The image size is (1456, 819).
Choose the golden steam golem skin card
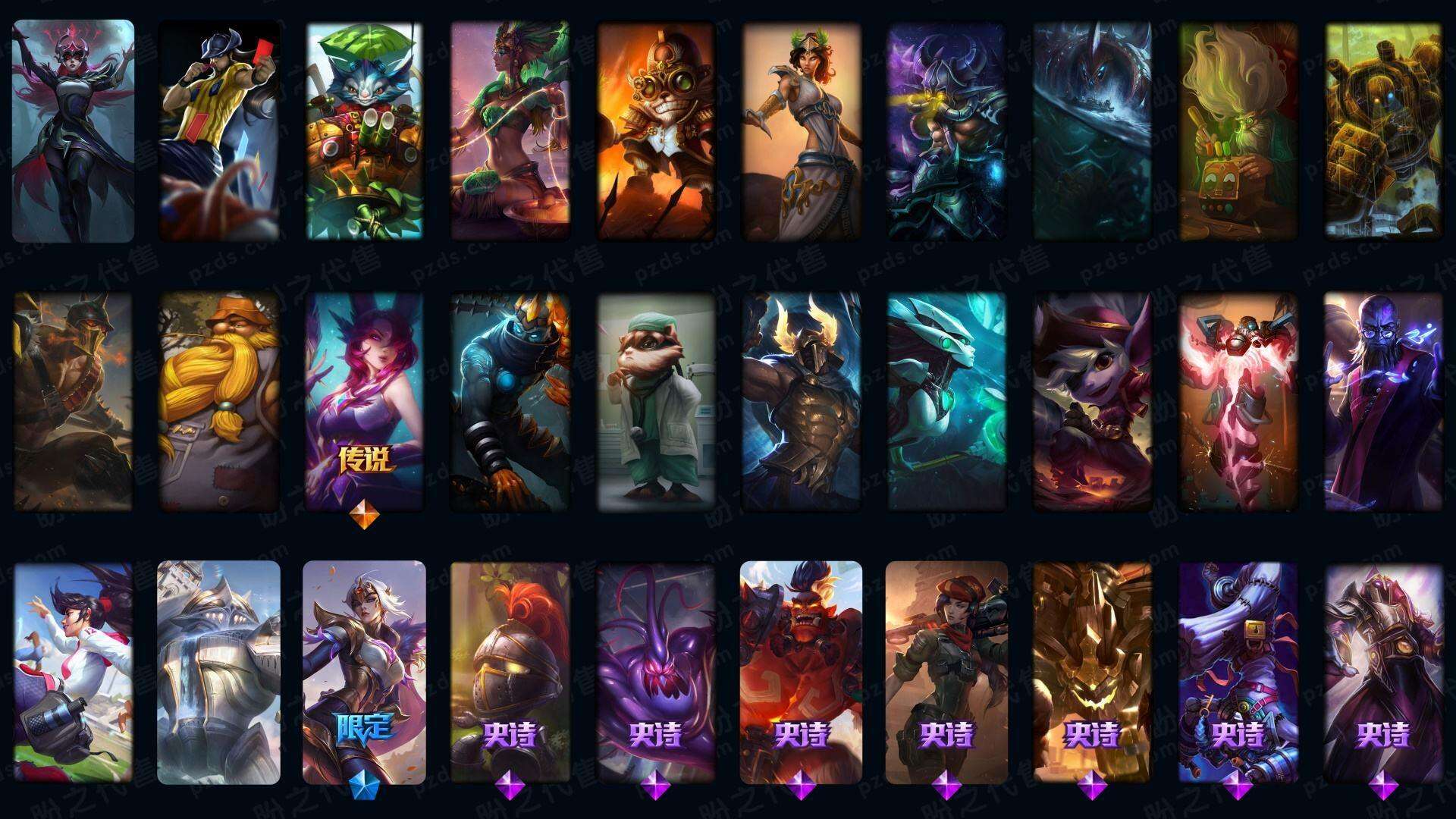pos(1384,130)
